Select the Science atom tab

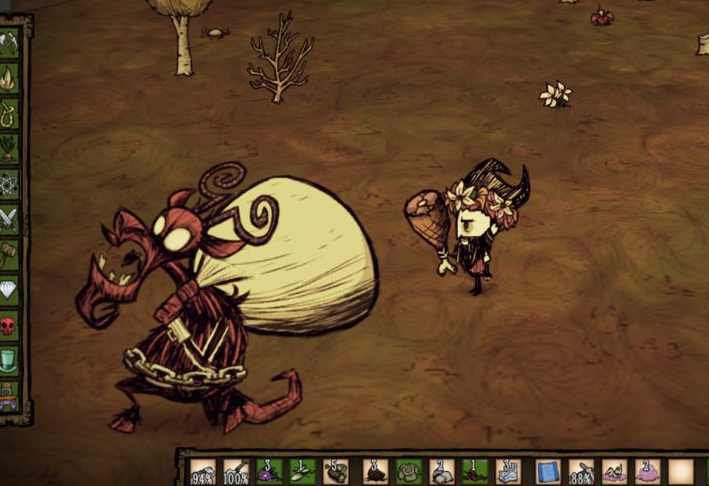pos(10,184)
